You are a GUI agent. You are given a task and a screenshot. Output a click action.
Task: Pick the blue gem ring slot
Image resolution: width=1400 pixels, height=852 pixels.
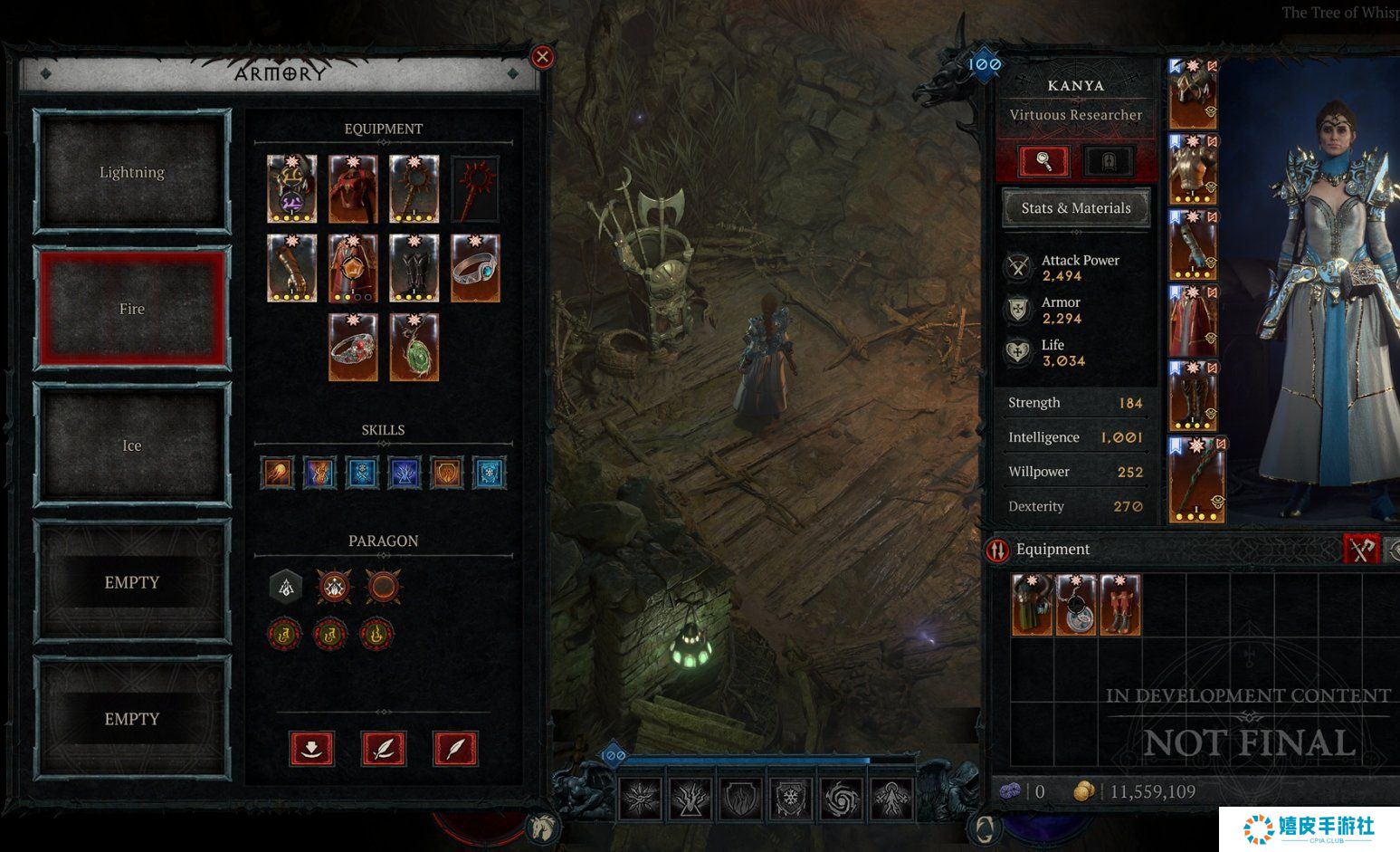[x=475, y=268]
